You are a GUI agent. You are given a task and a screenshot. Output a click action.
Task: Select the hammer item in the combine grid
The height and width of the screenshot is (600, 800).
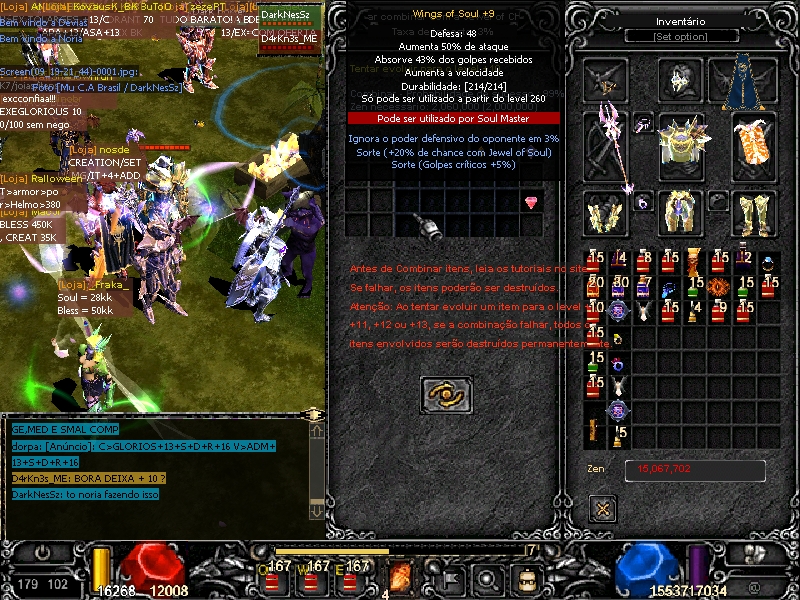[x=430, y=228]
